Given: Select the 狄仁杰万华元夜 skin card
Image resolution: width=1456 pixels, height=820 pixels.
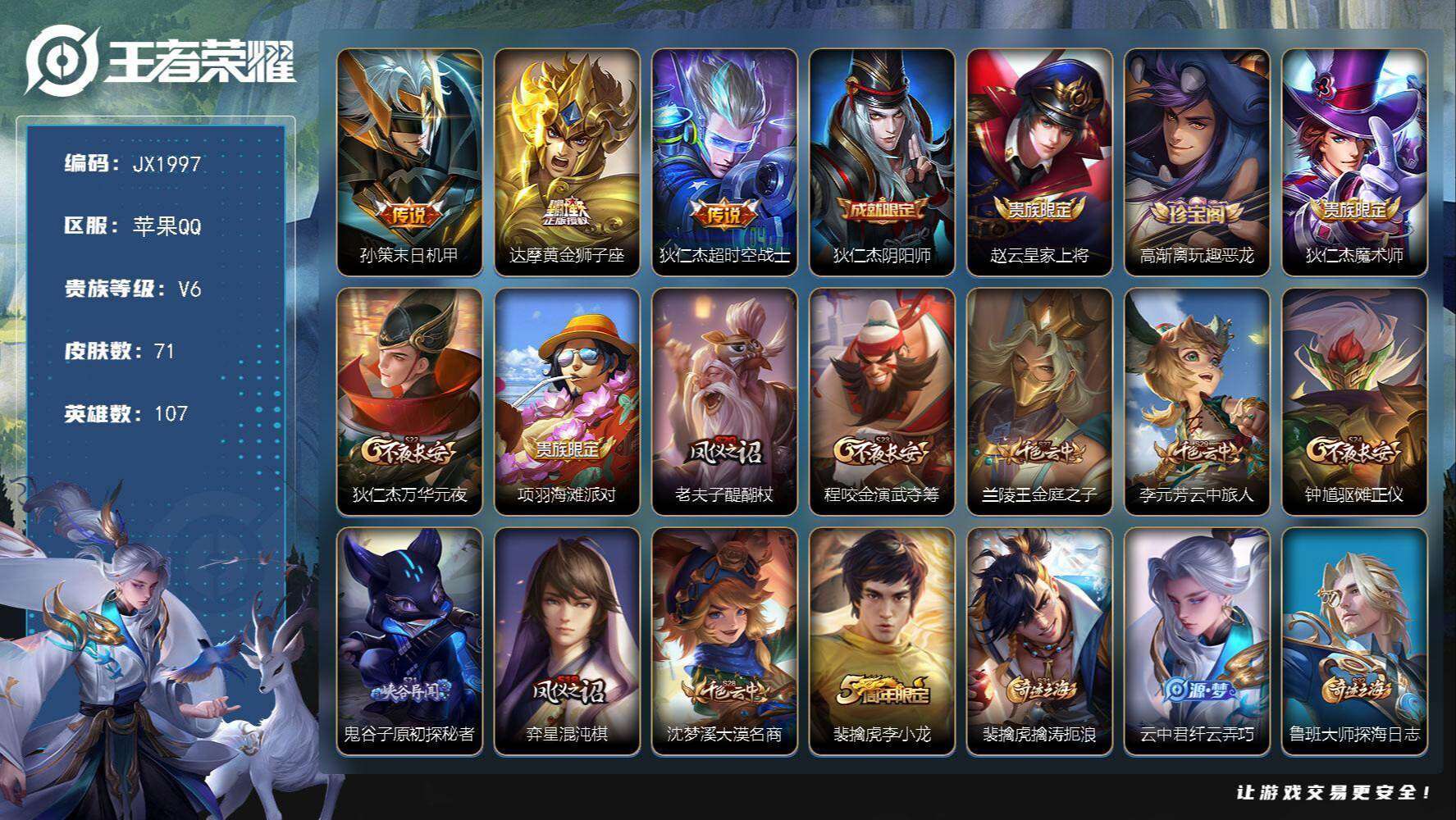Looking at the screenshot, I should [409, 401].
